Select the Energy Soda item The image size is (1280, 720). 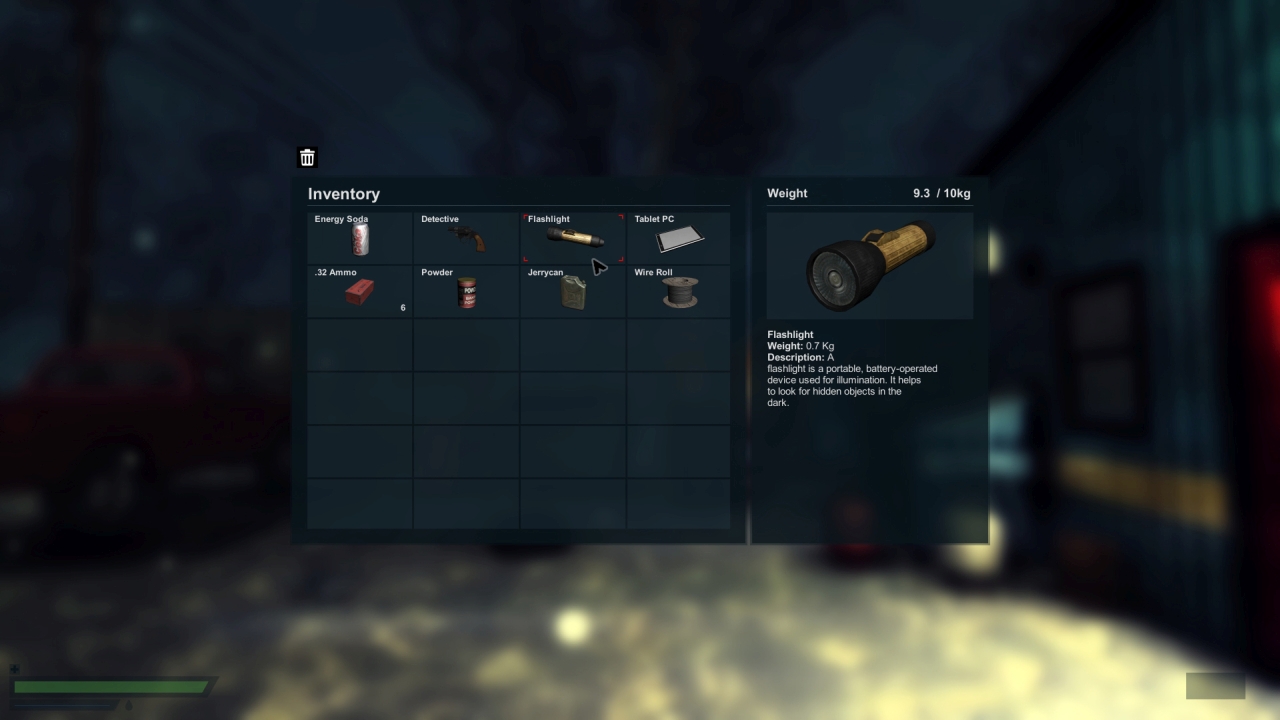tap(358, 238)
